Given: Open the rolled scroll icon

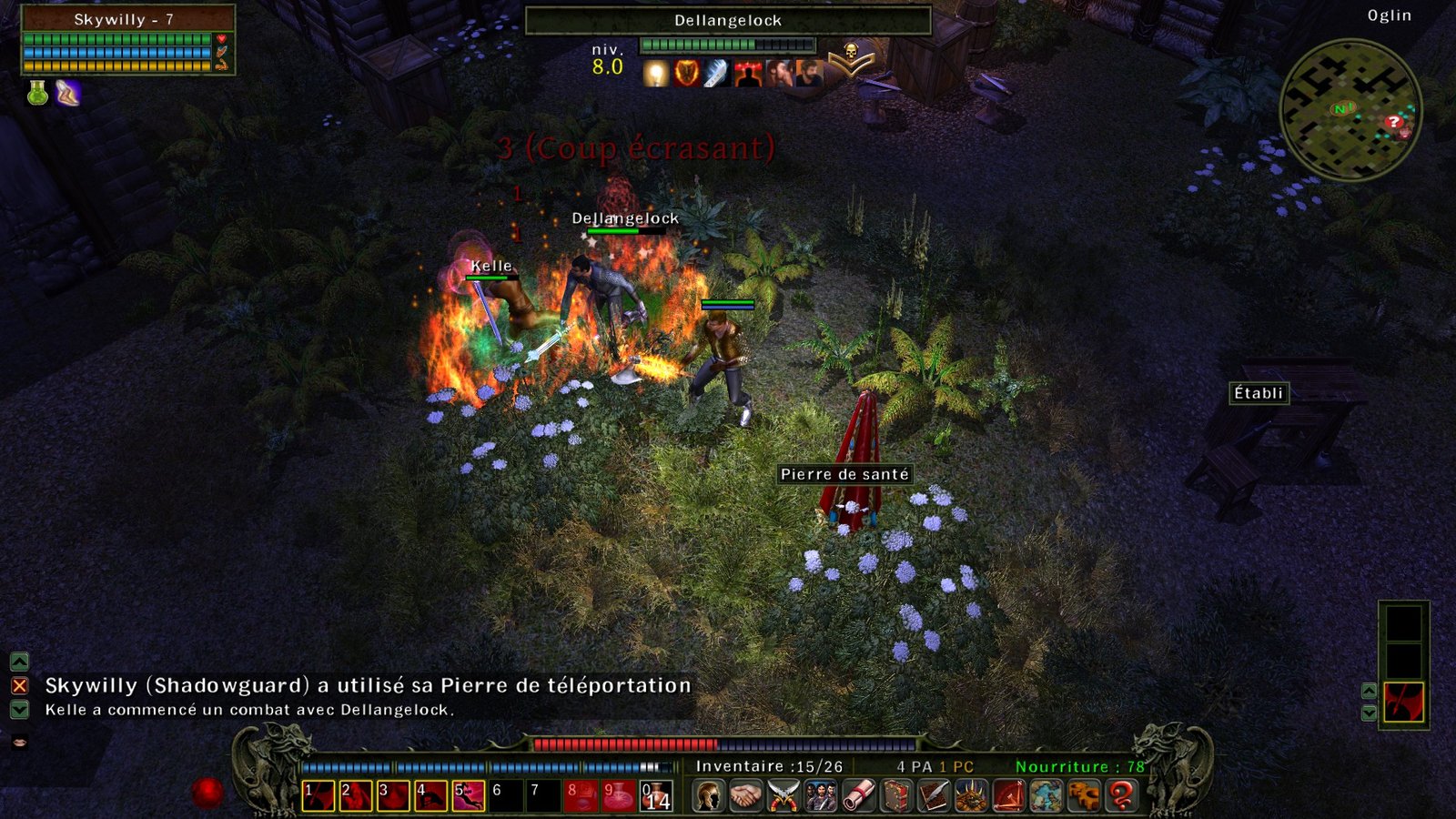Looking at the screenshot, I should click(858, 795).
